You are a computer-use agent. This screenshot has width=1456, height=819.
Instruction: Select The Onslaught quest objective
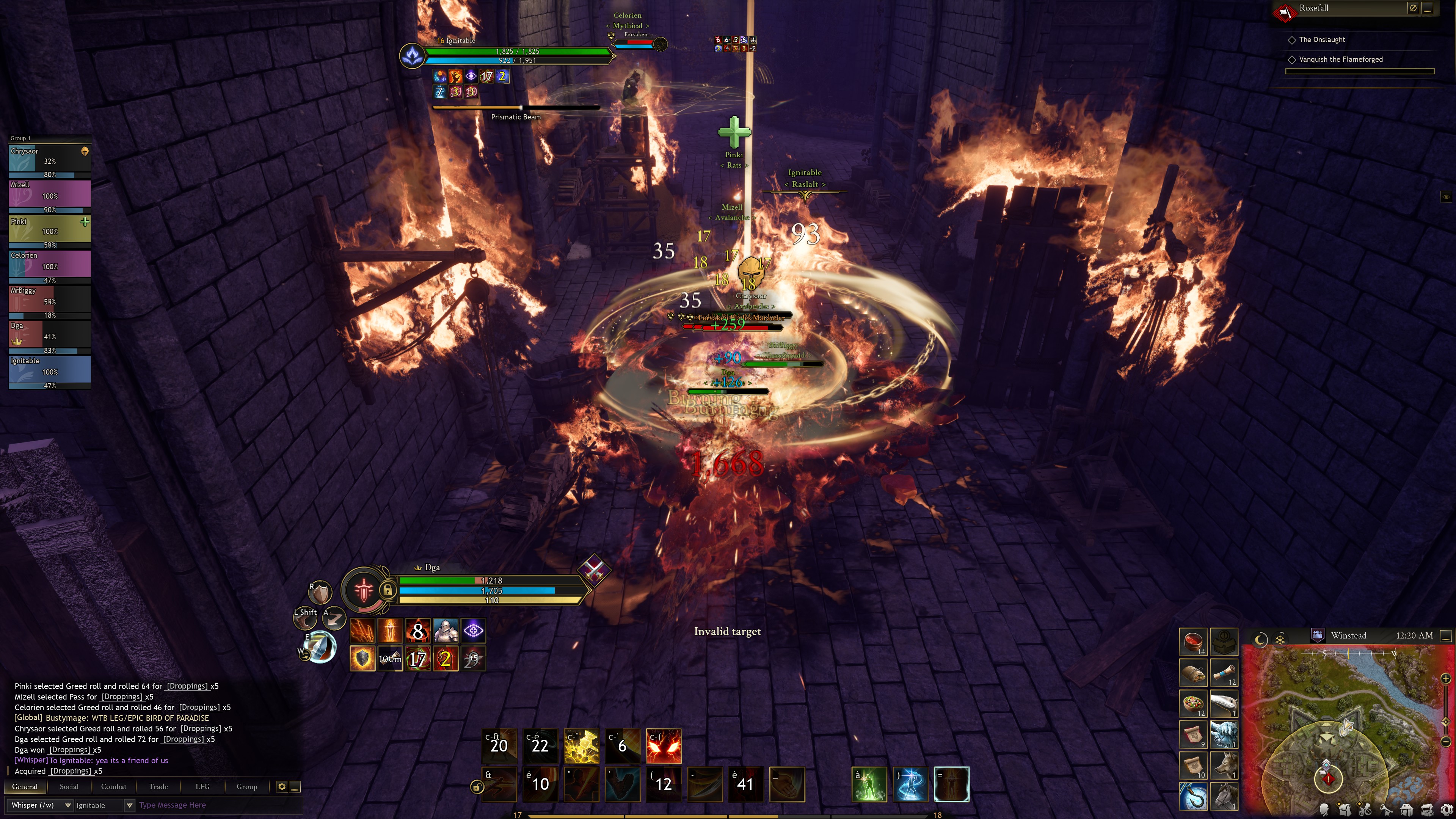[1321, 39]
